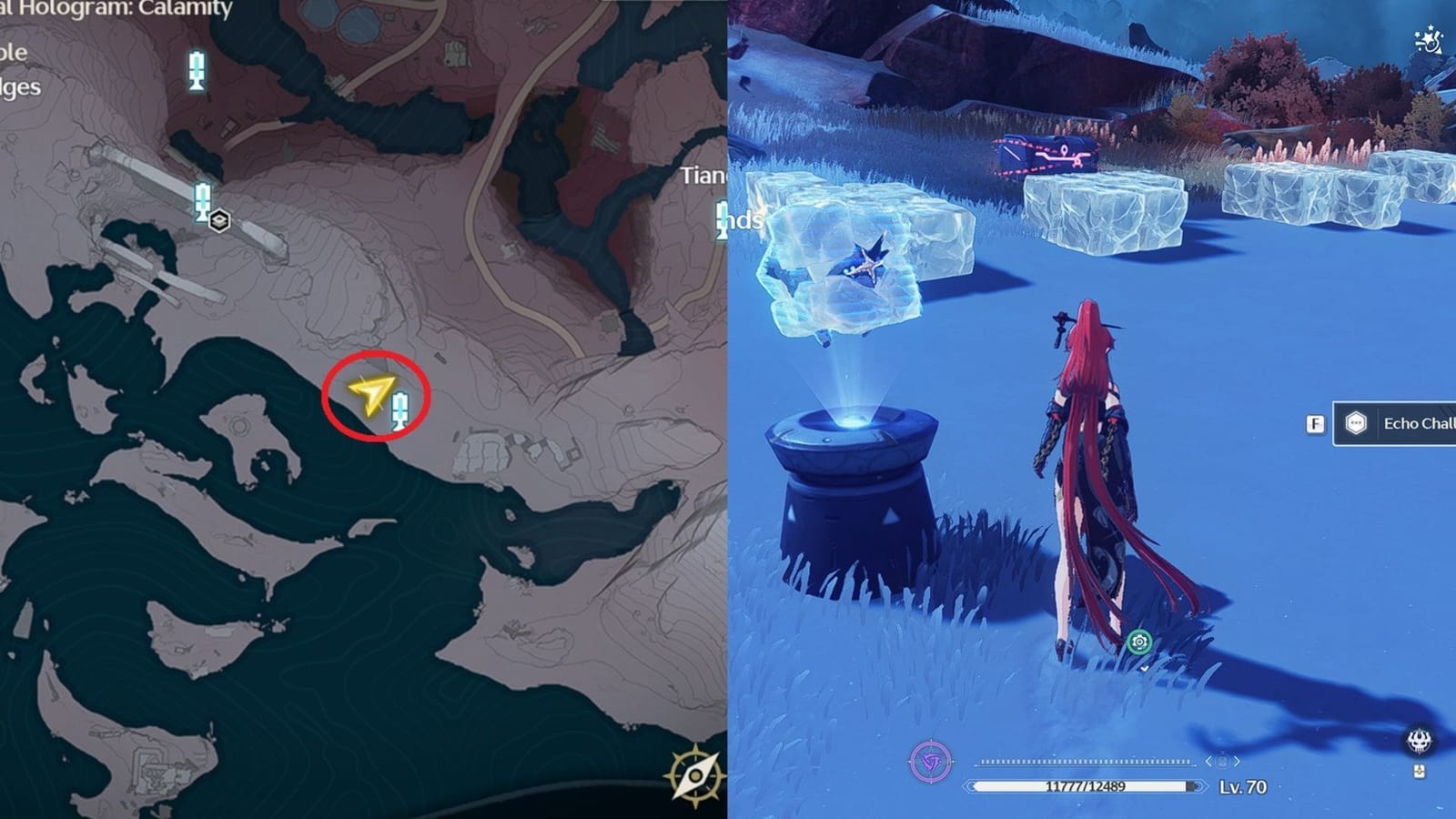Click the events fireworks icon at top right
Image resolution: width=1456 pixels, height=819 pixels.
pyautogui.click(x=1429, y=41)
